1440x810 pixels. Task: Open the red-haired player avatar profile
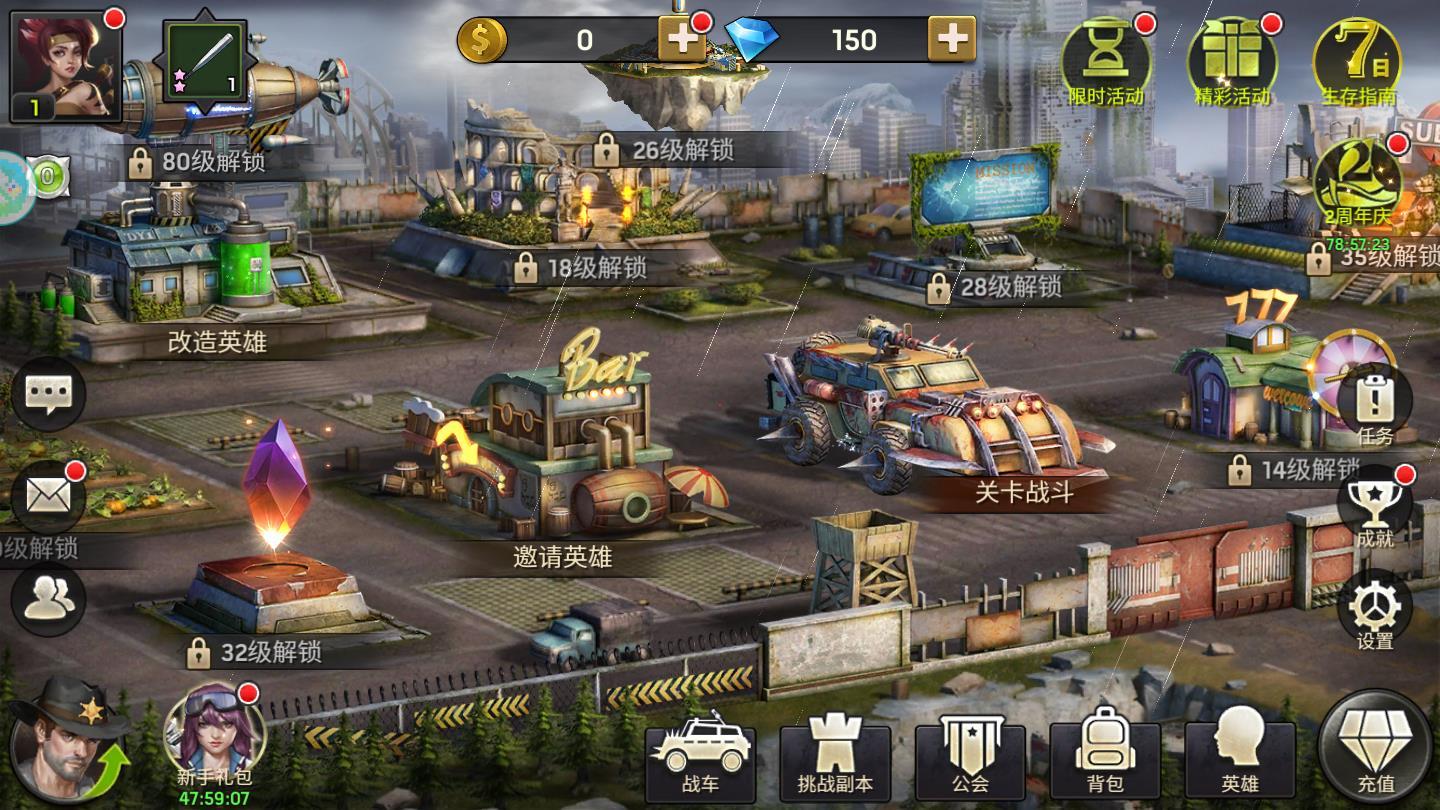pyautogui.click(x=65, y=66)
